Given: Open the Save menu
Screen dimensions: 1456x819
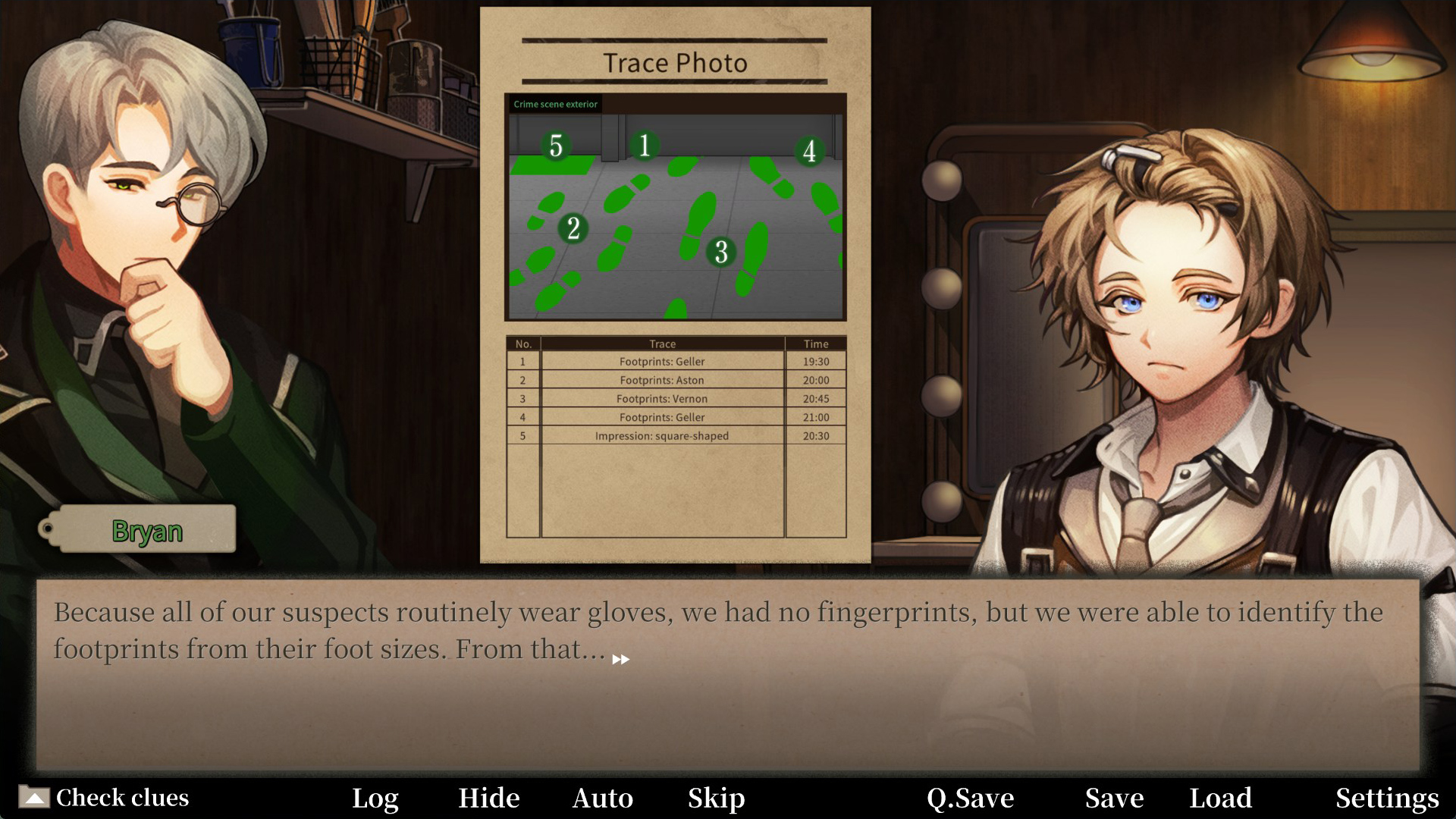Looking at the screenshot, I should (1114, 798).
